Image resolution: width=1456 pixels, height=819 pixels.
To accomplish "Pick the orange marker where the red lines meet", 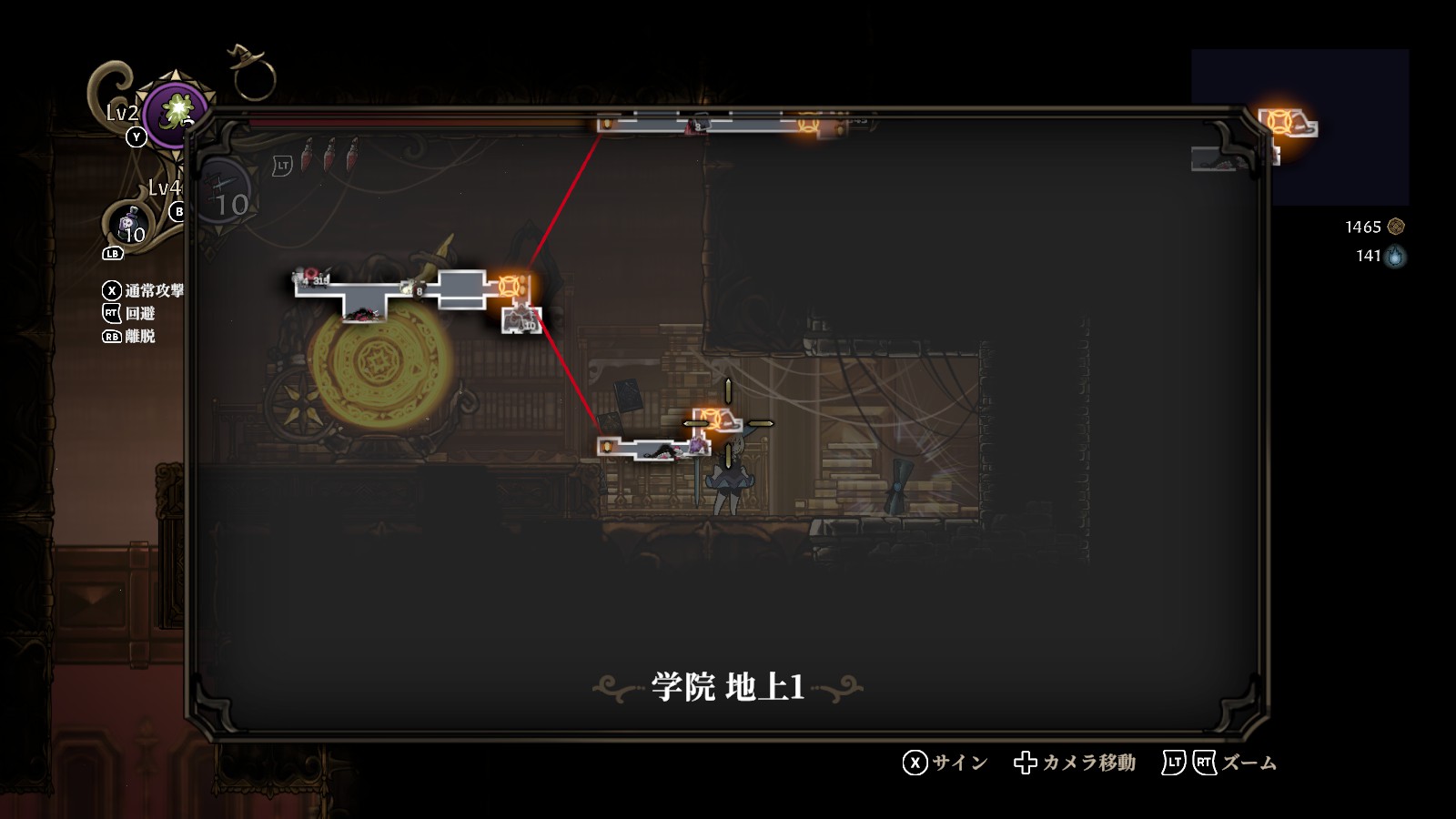I will (x=510, y=286).
